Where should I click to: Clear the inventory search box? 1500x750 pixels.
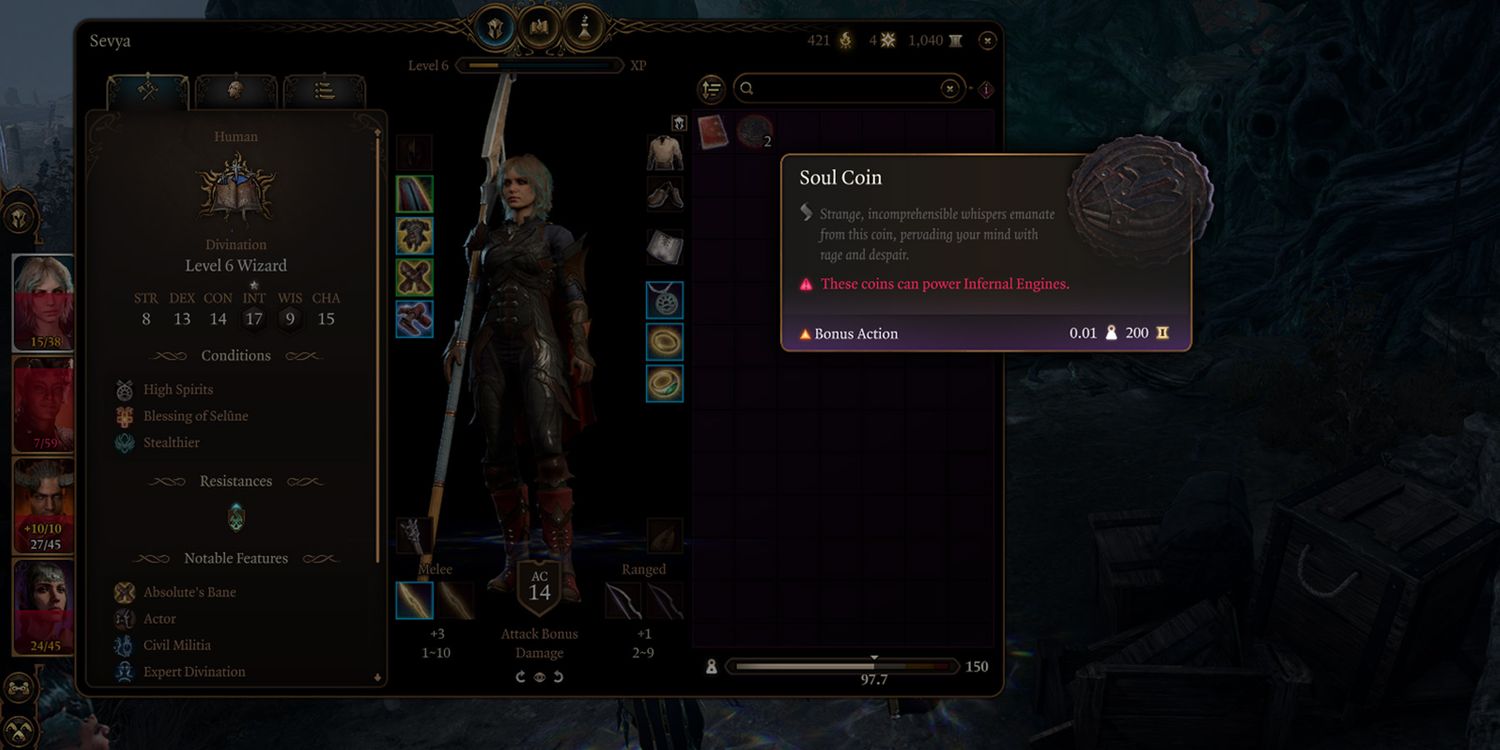950,89
